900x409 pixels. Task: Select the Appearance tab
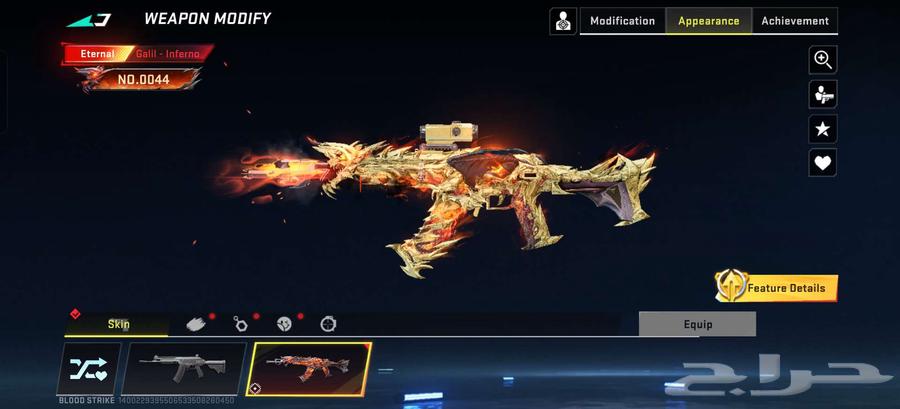tap(709, 21)
